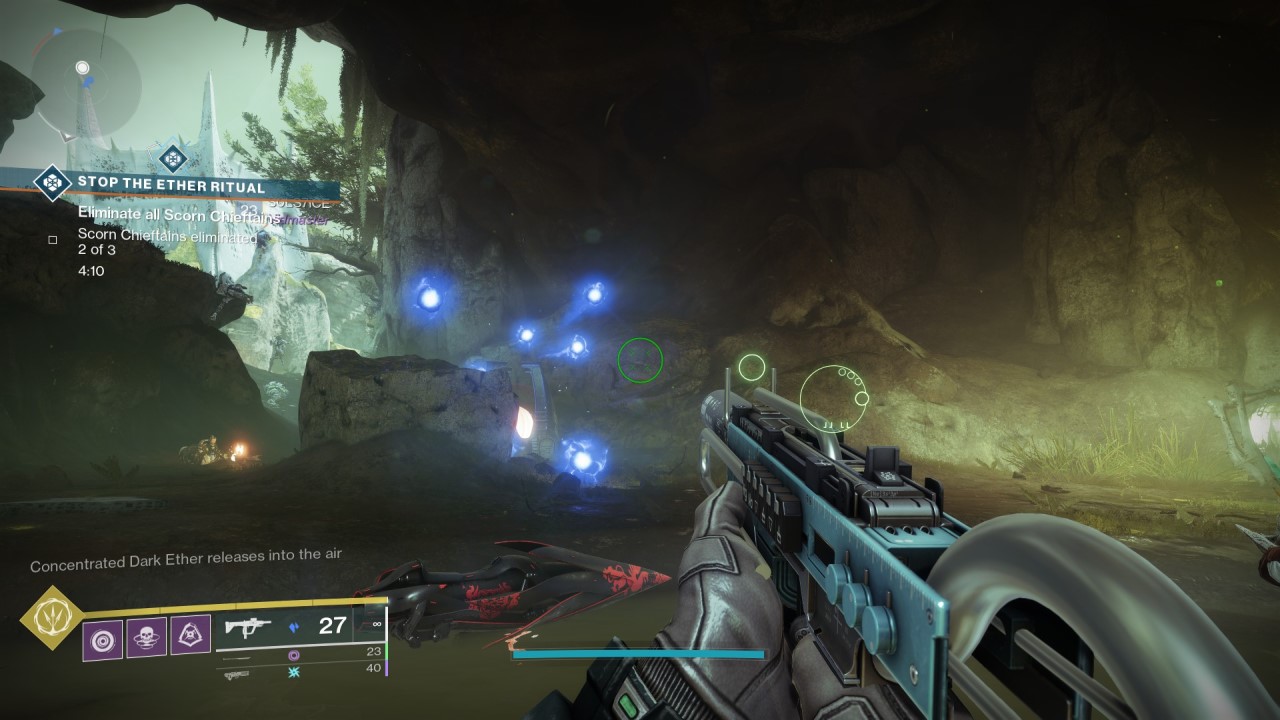
Task: Trigger the skull melee ability icon
Action: (x=146, y=637)
